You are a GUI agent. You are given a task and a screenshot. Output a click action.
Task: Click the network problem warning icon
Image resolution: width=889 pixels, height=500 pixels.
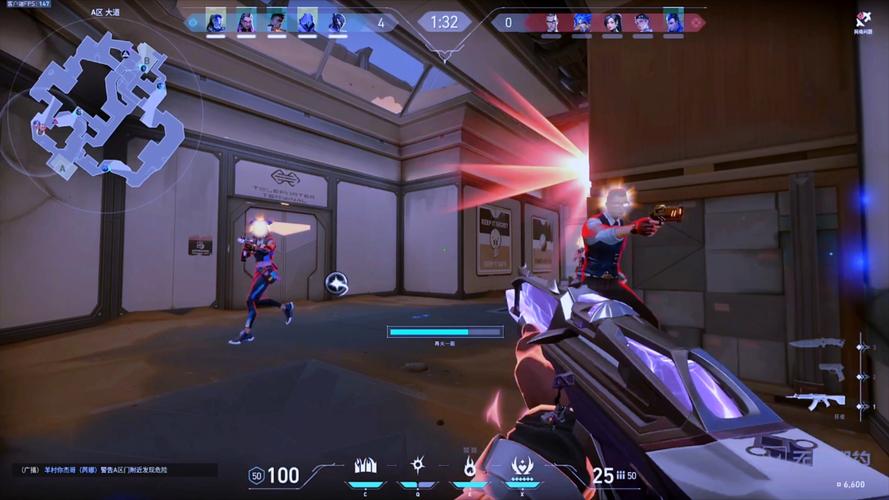862,18
